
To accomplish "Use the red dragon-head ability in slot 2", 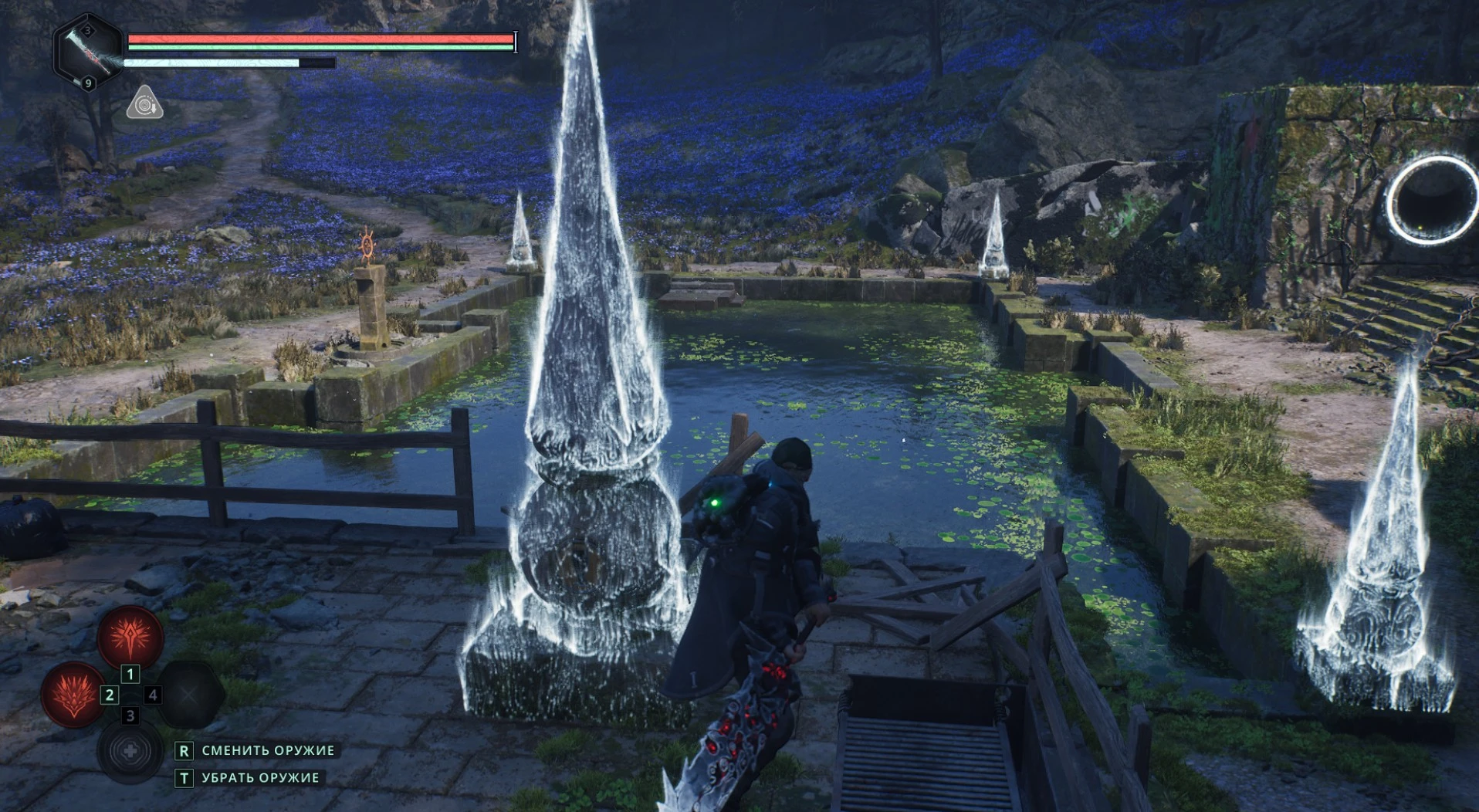I will point(73,695).
